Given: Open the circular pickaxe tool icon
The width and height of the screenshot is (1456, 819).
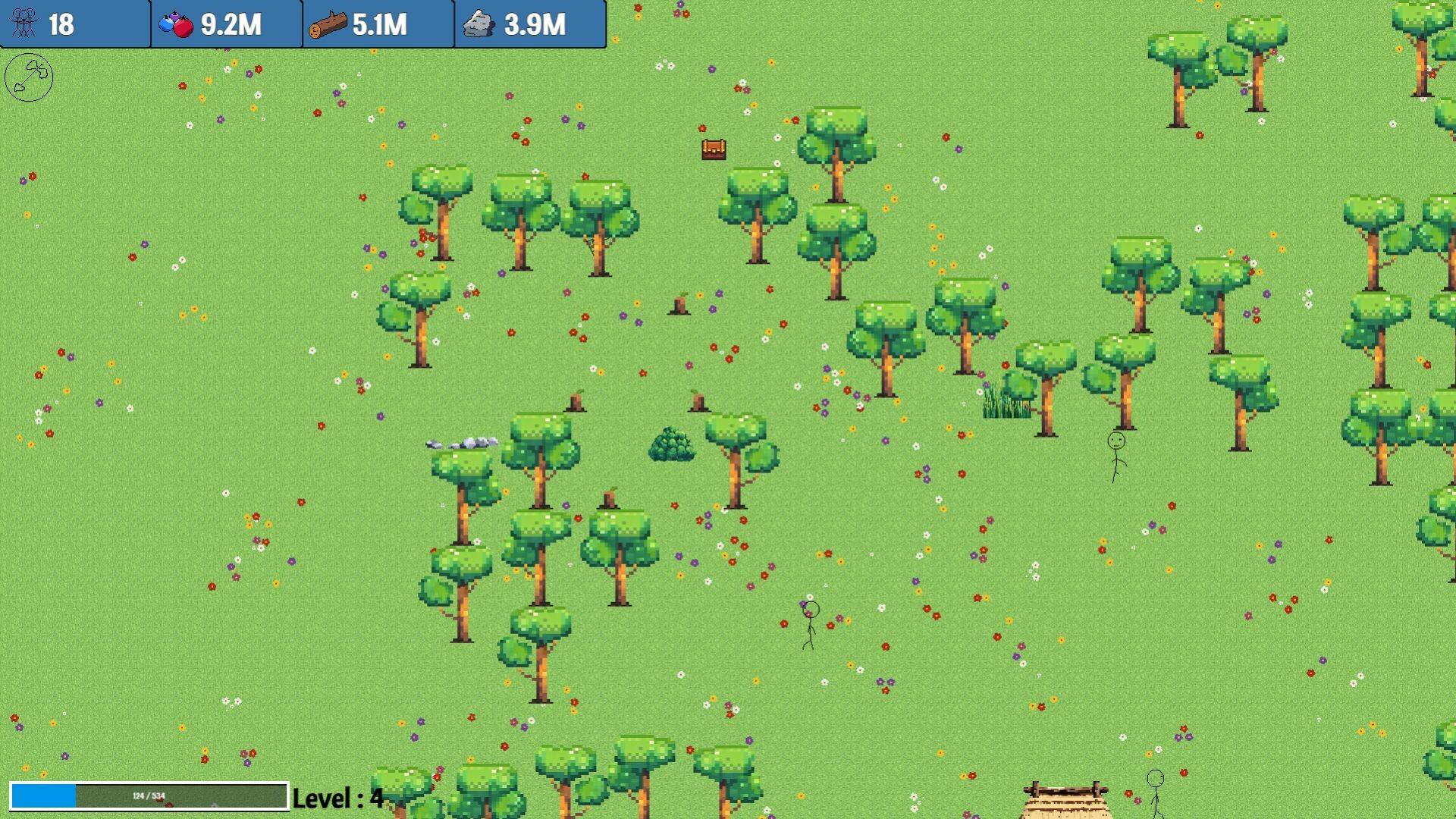Looking at the screenshot, I should pyautogui.click(x=29, y=78).
